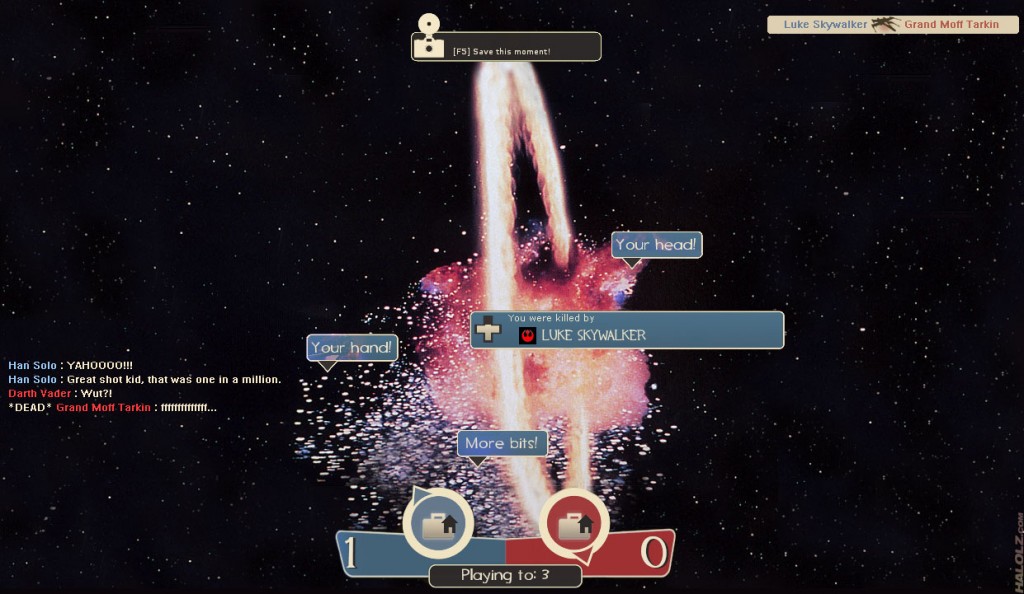This screenshot has width=1024, height=594.
Task: Select the blue team intelligence briefcase icon
Action: (x=438, y=523)
